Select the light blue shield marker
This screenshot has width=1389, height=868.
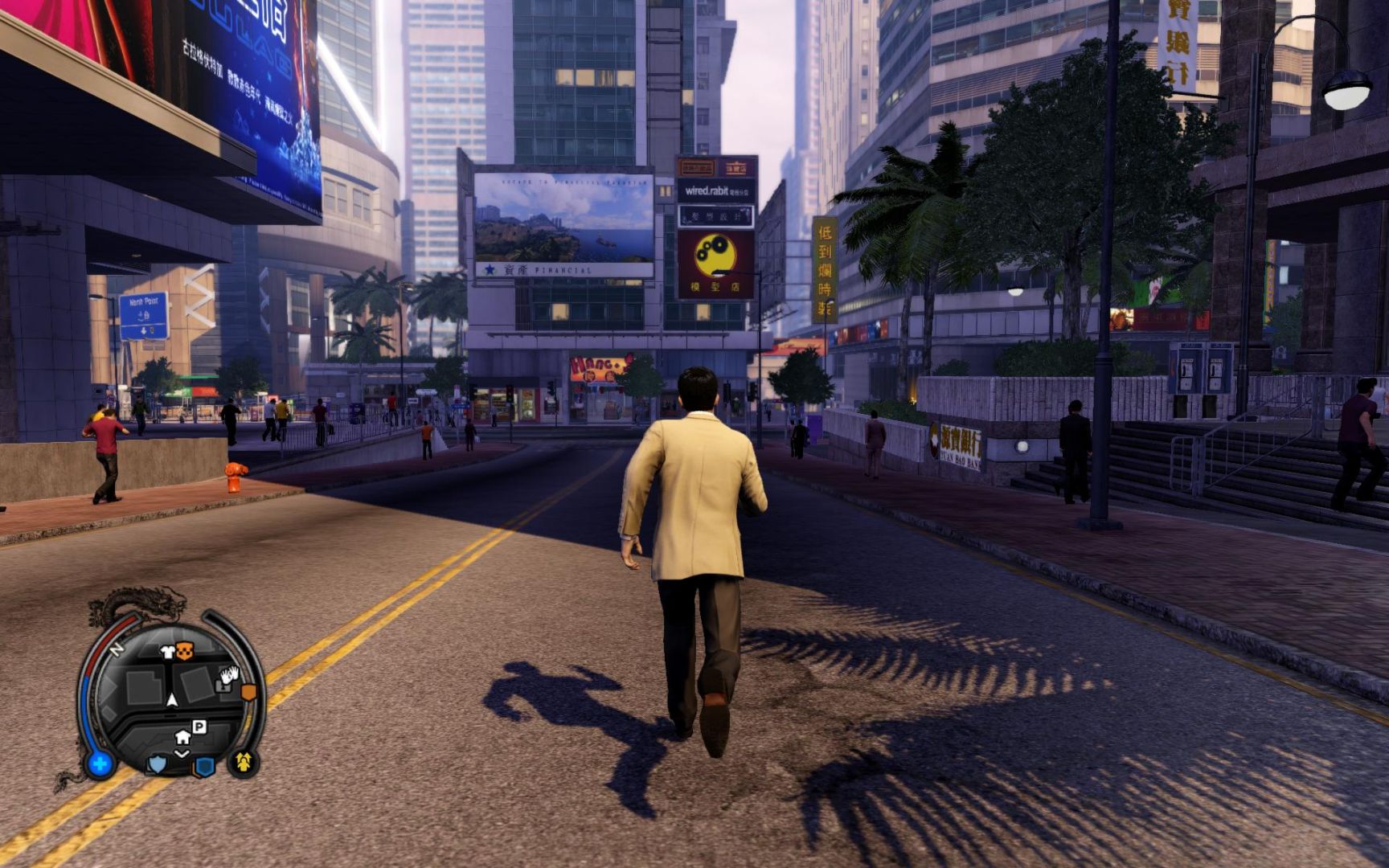click(157, 764)
